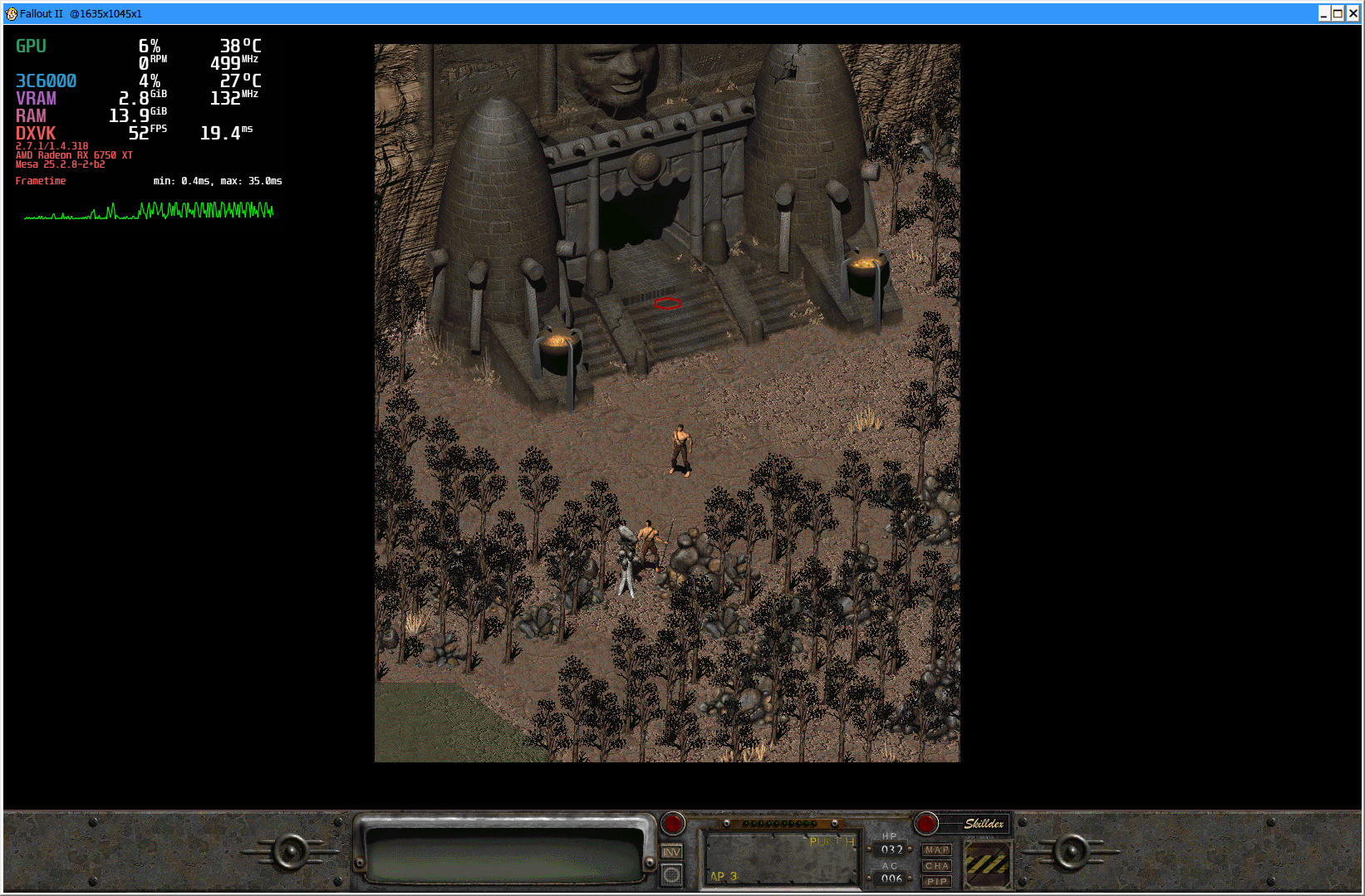Show the world map with MAP

click(937, 850)
